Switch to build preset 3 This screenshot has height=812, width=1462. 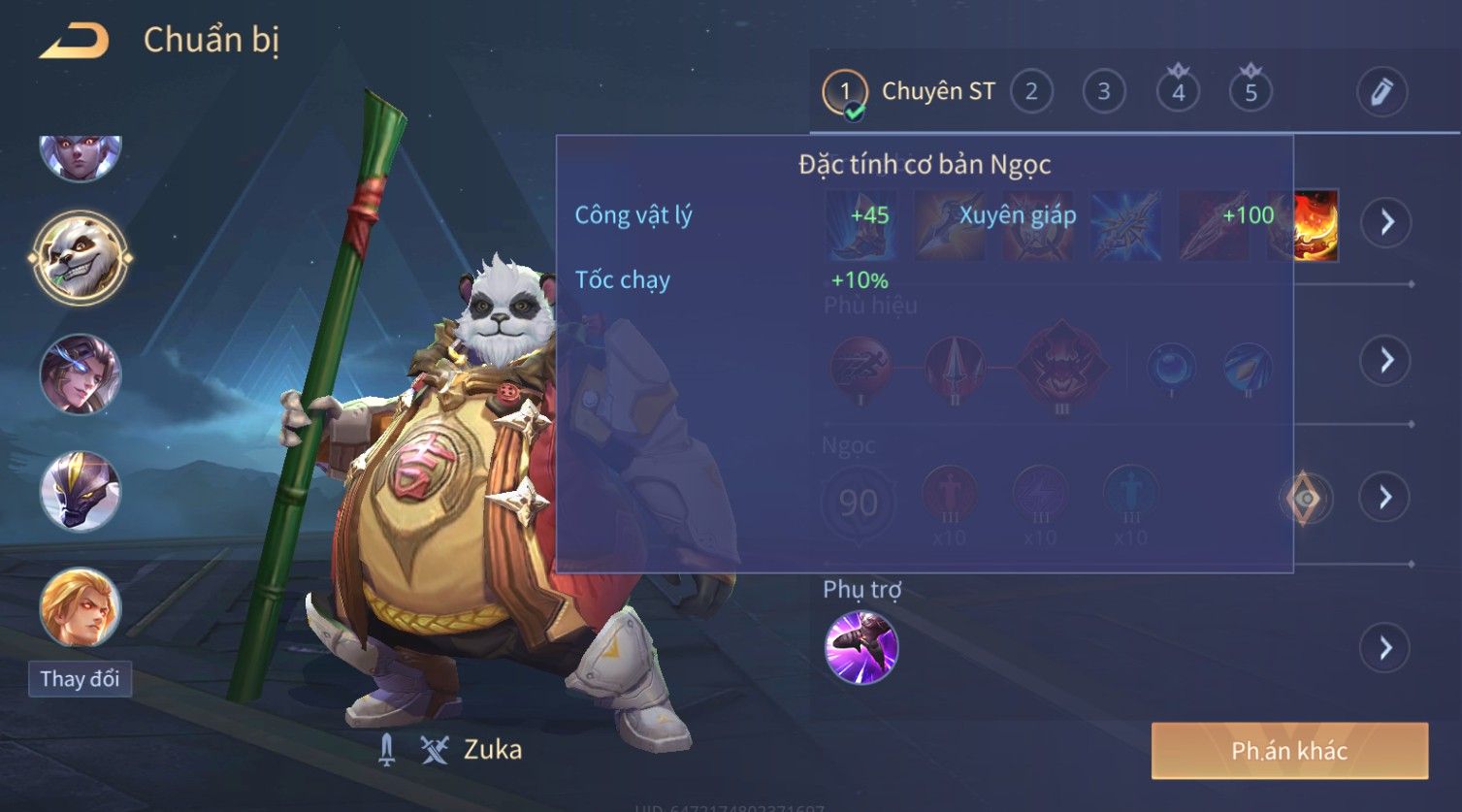(x=1104, y=92)
